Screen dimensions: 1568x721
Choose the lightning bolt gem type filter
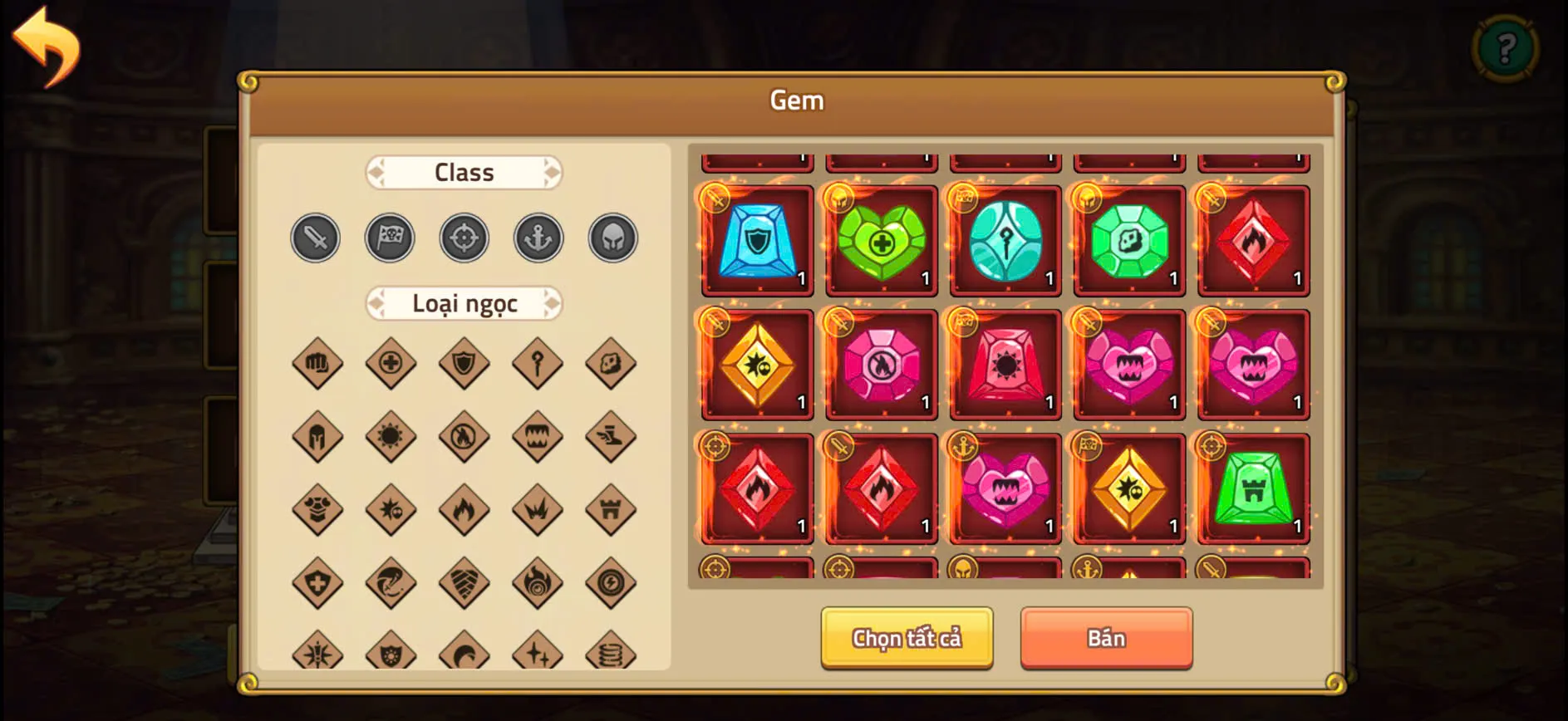pyautogui.click(x=611, y=582)
